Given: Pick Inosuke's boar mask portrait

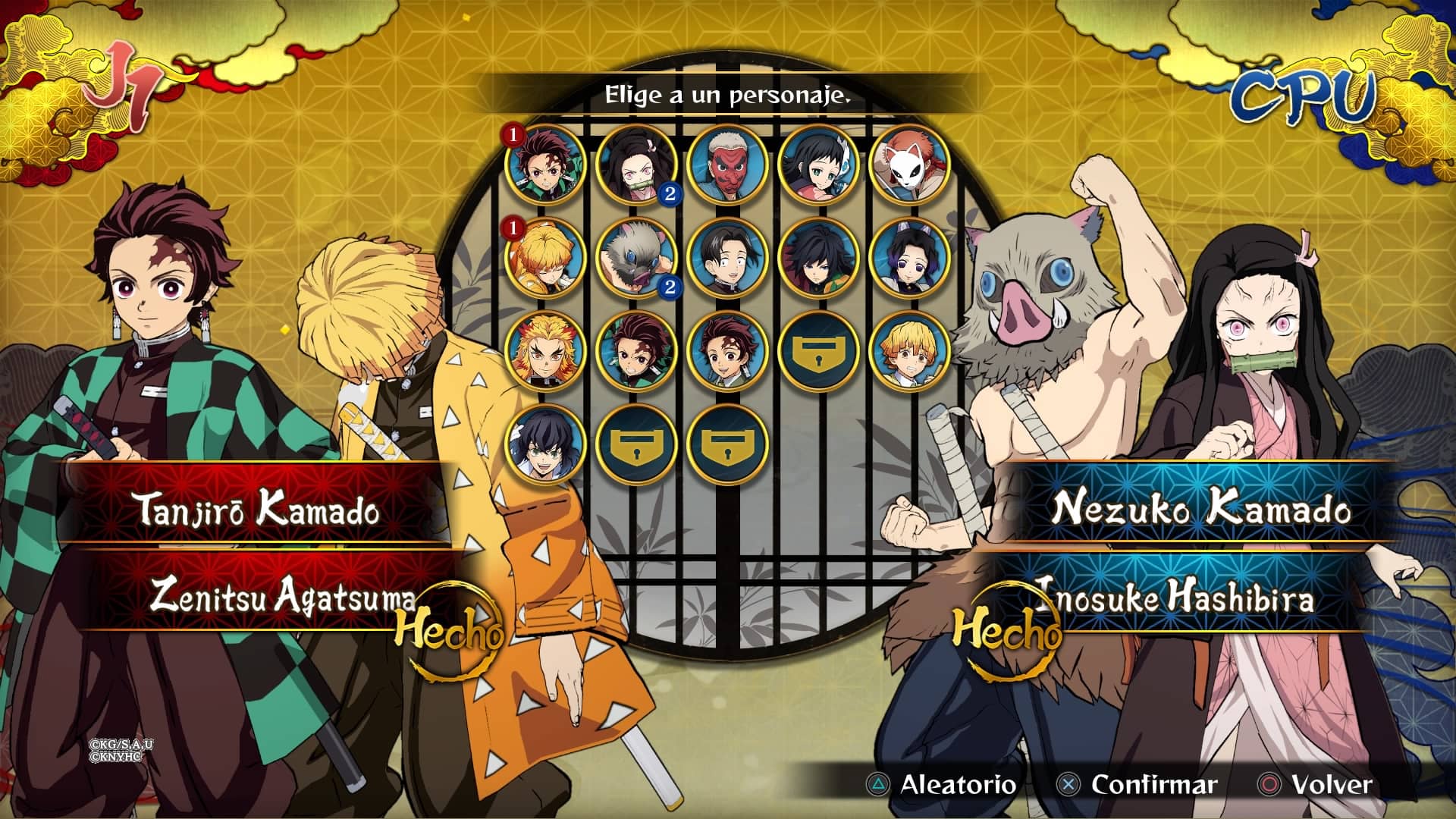Looking at the screenshot, I should 635,257.
